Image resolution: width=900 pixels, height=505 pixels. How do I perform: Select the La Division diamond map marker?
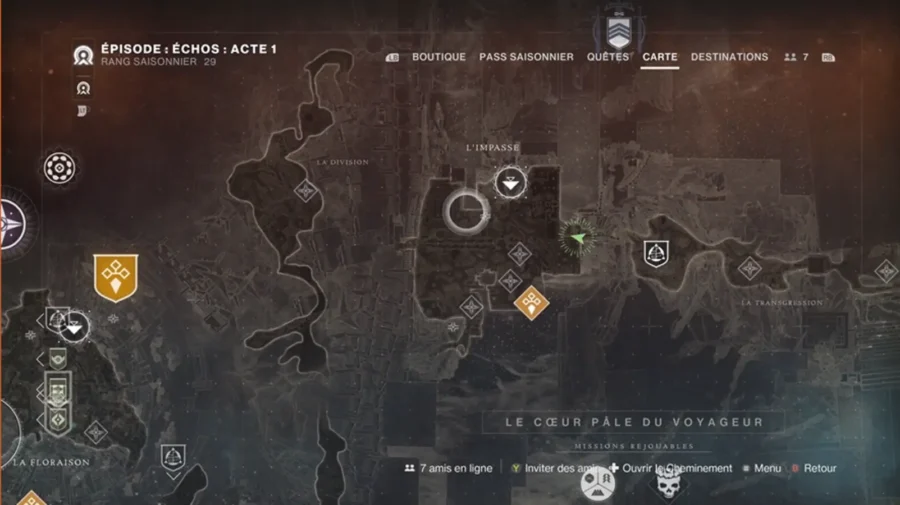point(305,190)
